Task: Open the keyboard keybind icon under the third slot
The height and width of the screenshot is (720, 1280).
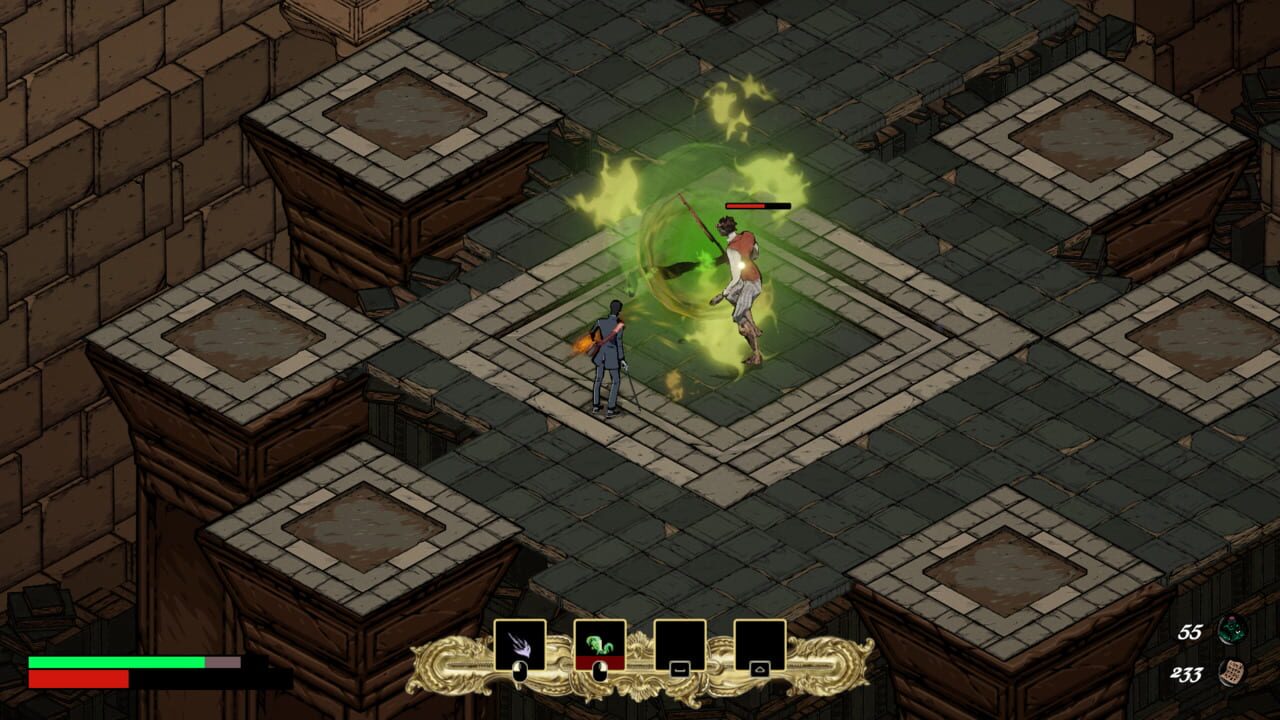Action: click(x=680, y=668)
